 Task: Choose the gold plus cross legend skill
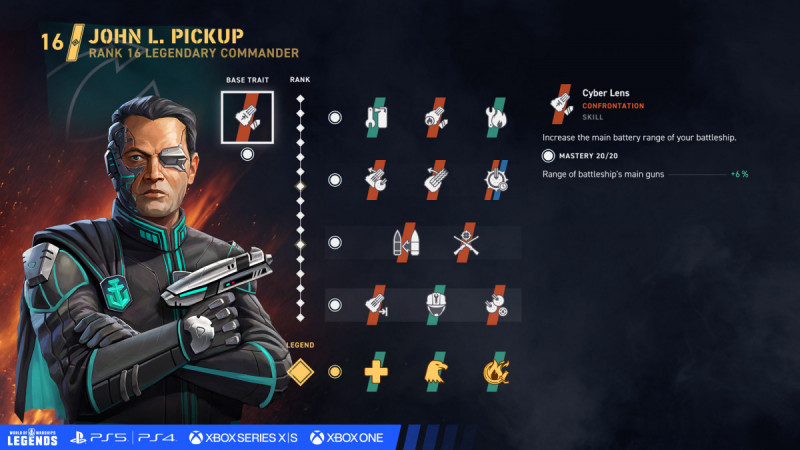376,371
